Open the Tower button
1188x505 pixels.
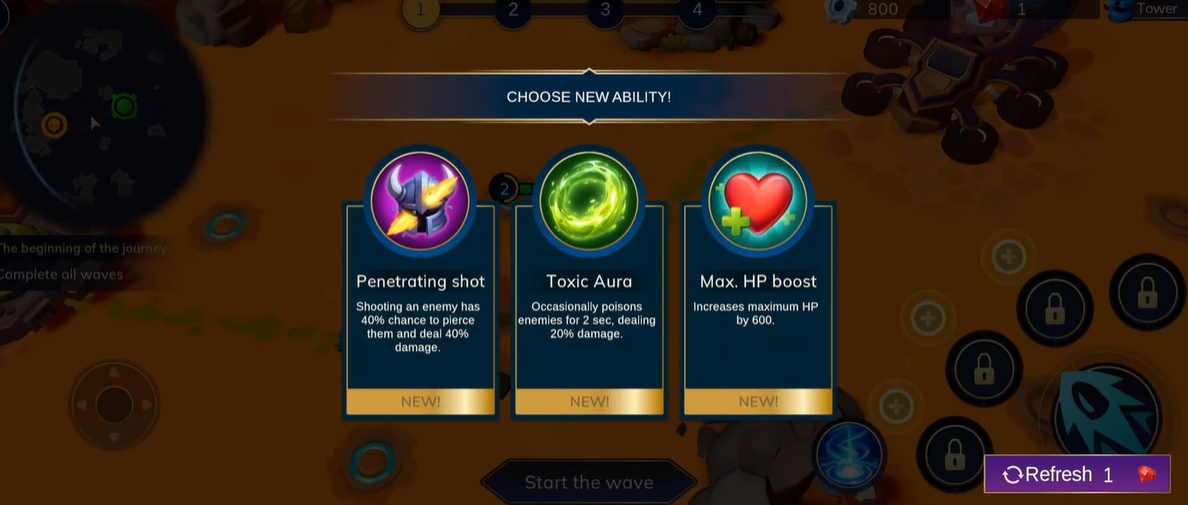point(1147,9)
